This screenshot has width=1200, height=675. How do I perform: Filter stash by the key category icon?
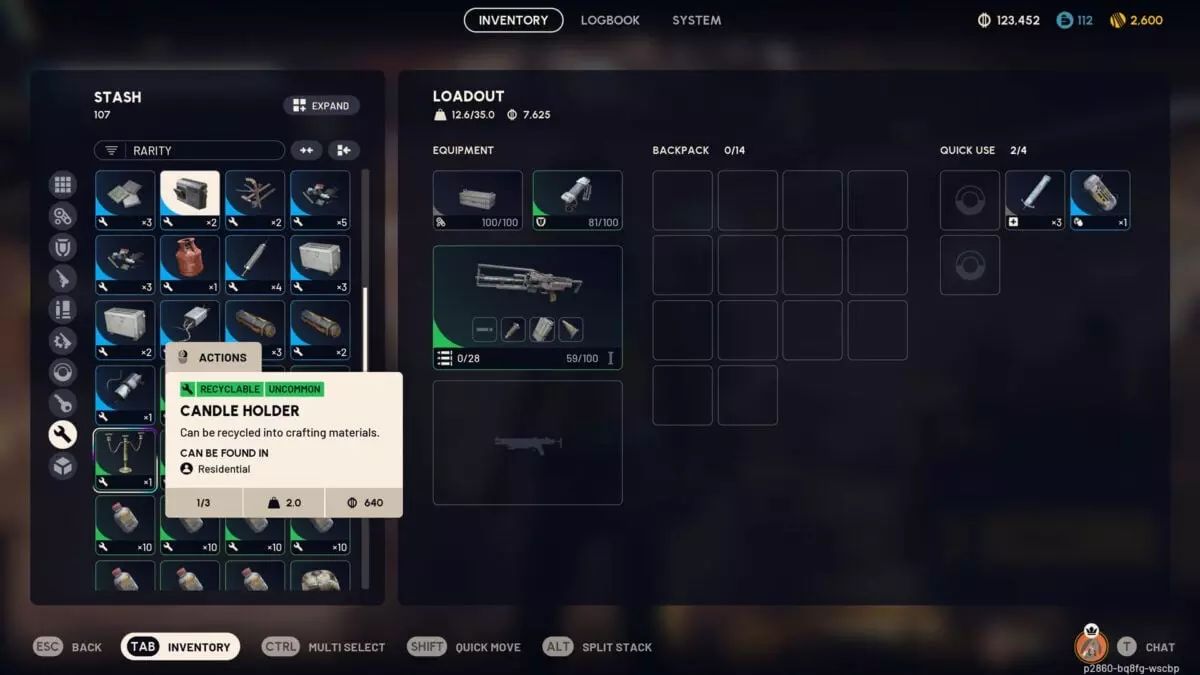(x=63, y=403)
